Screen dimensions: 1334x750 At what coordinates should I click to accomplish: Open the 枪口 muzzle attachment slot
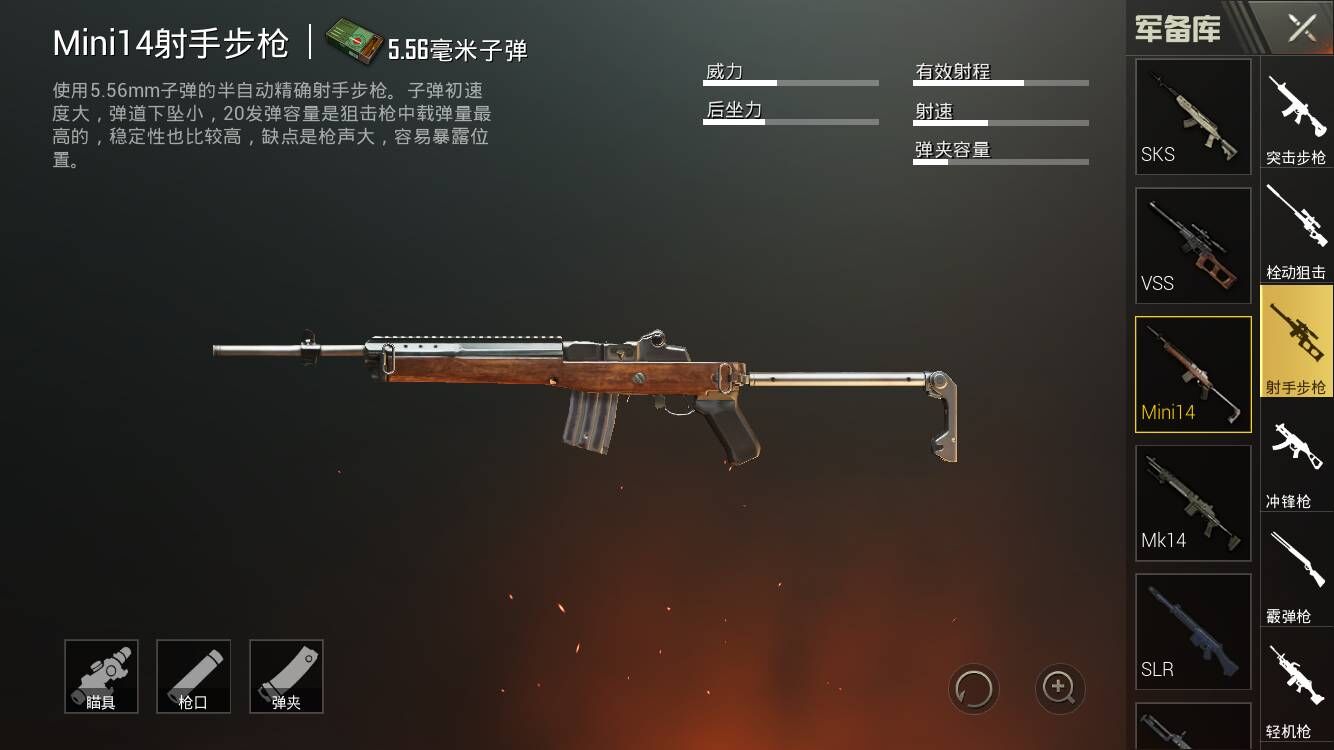coord(194,676)
